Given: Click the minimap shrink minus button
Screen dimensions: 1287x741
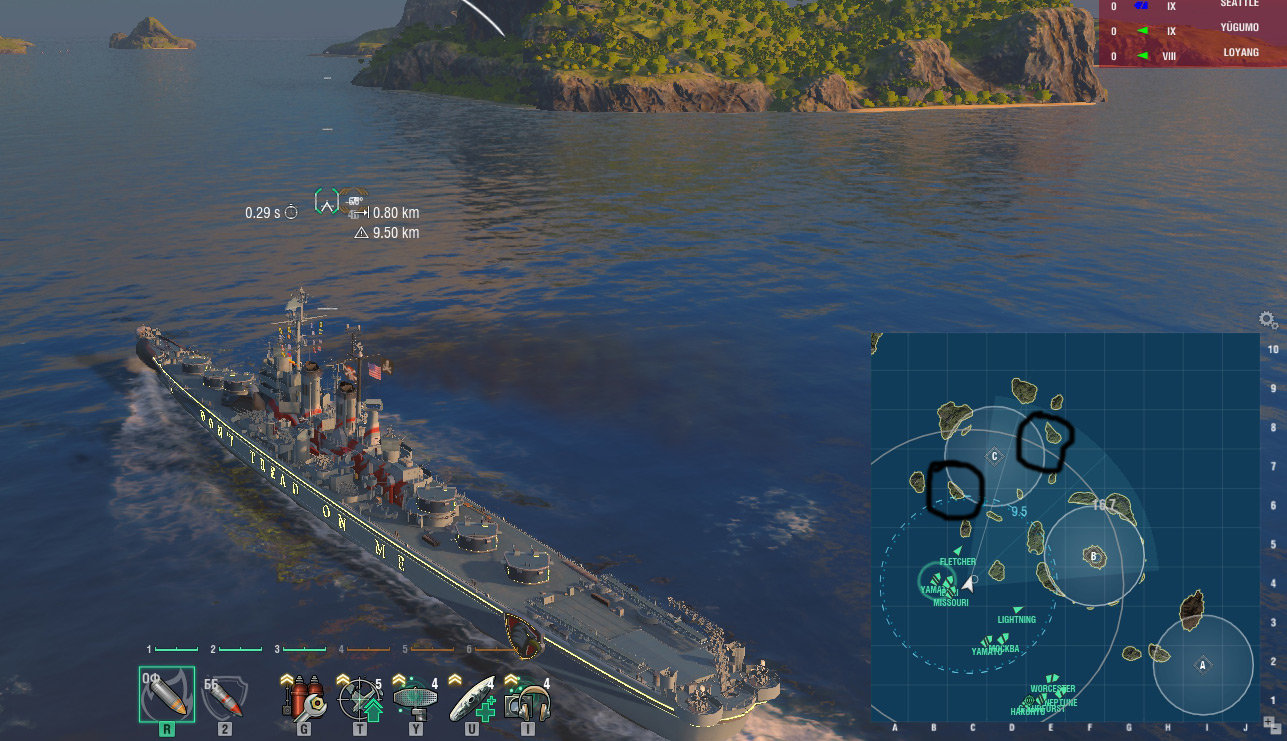Looking at the screenshot, I should coord(1276,729).
